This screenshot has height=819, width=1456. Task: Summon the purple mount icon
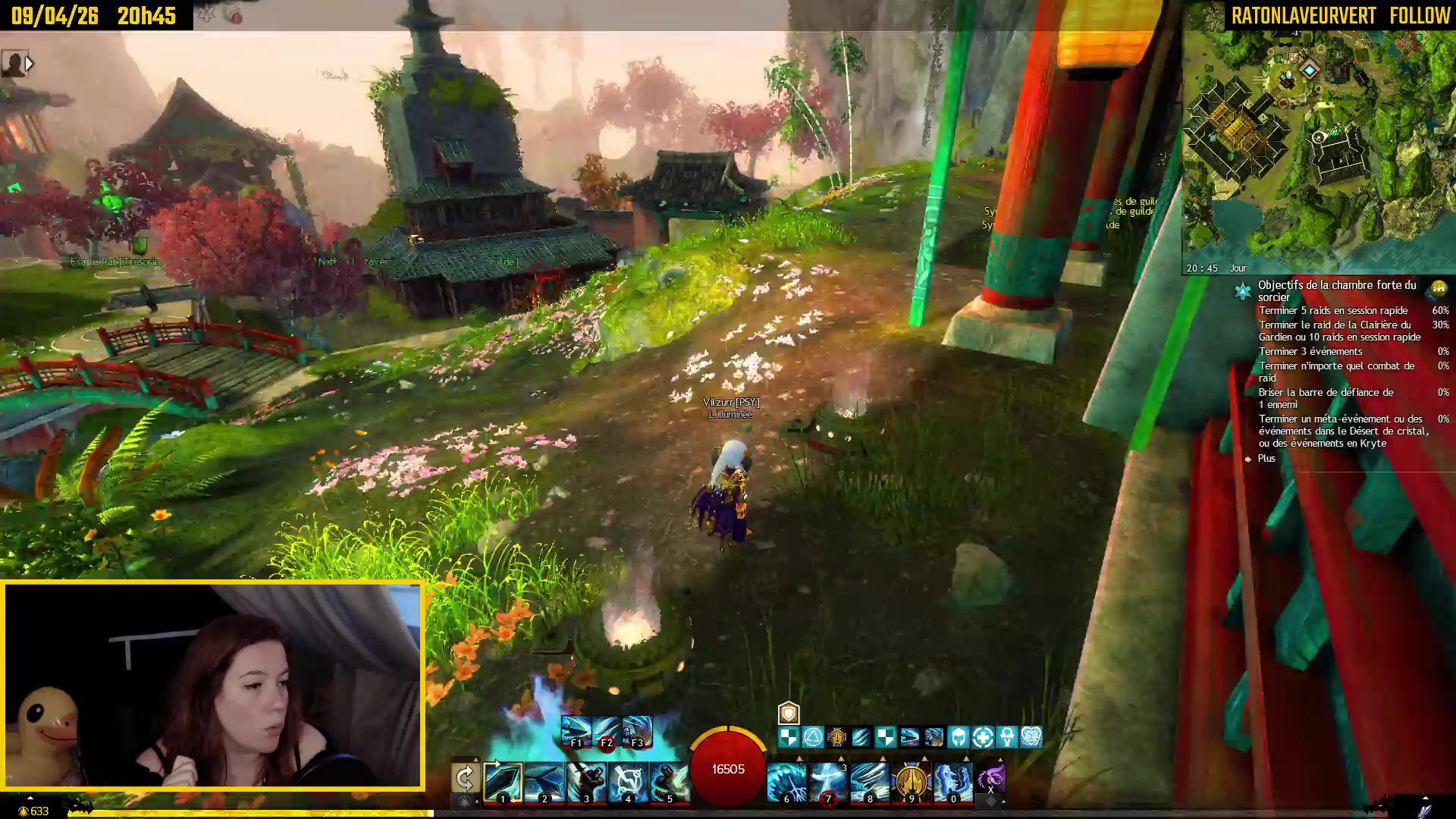pyautogui.click(x=990, y=779)
